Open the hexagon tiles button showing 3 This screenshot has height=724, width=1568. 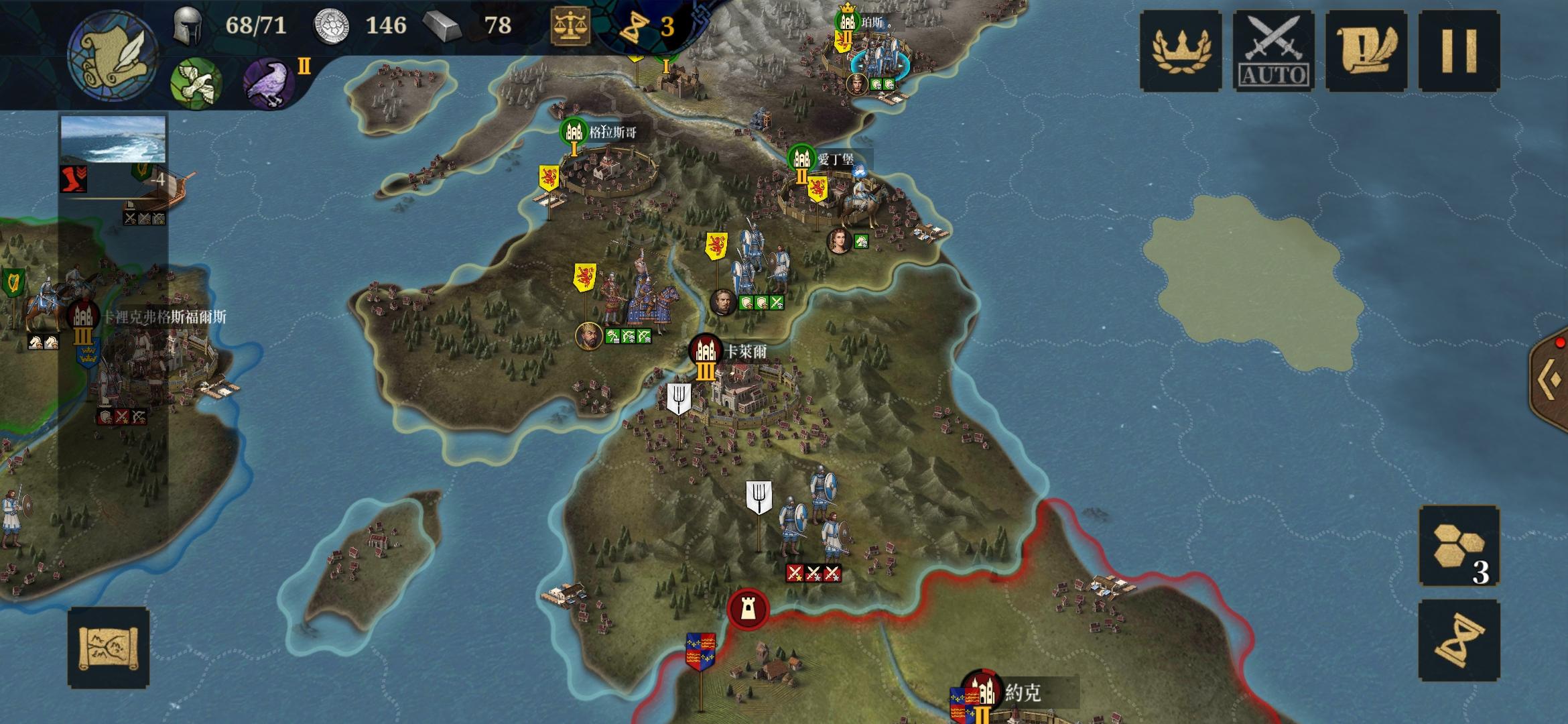1459,546
